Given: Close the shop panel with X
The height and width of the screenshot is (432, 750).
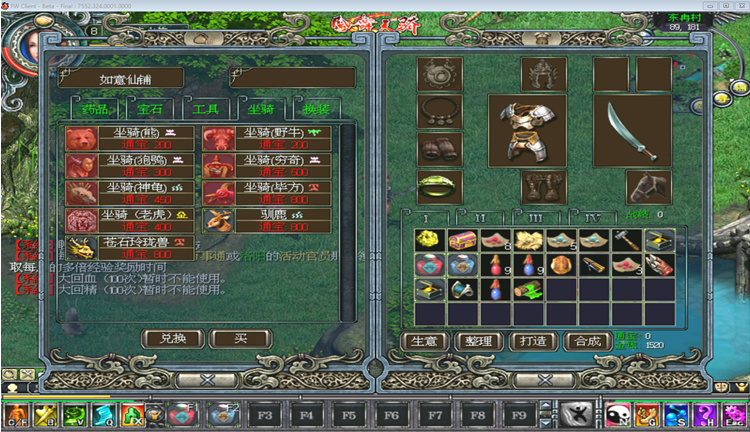Looking at the screenshot, I should 207,380.
